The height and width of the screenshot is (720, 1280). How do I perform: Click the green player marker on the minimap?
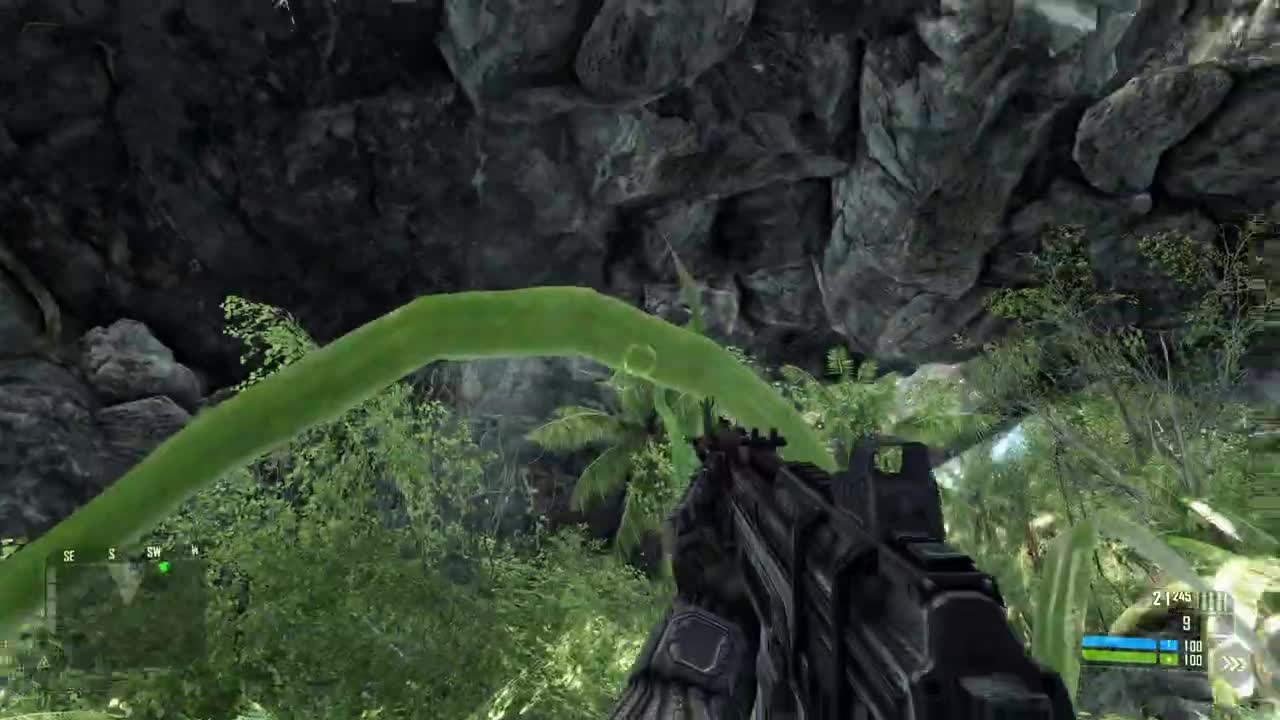click(x=164, y=566)
